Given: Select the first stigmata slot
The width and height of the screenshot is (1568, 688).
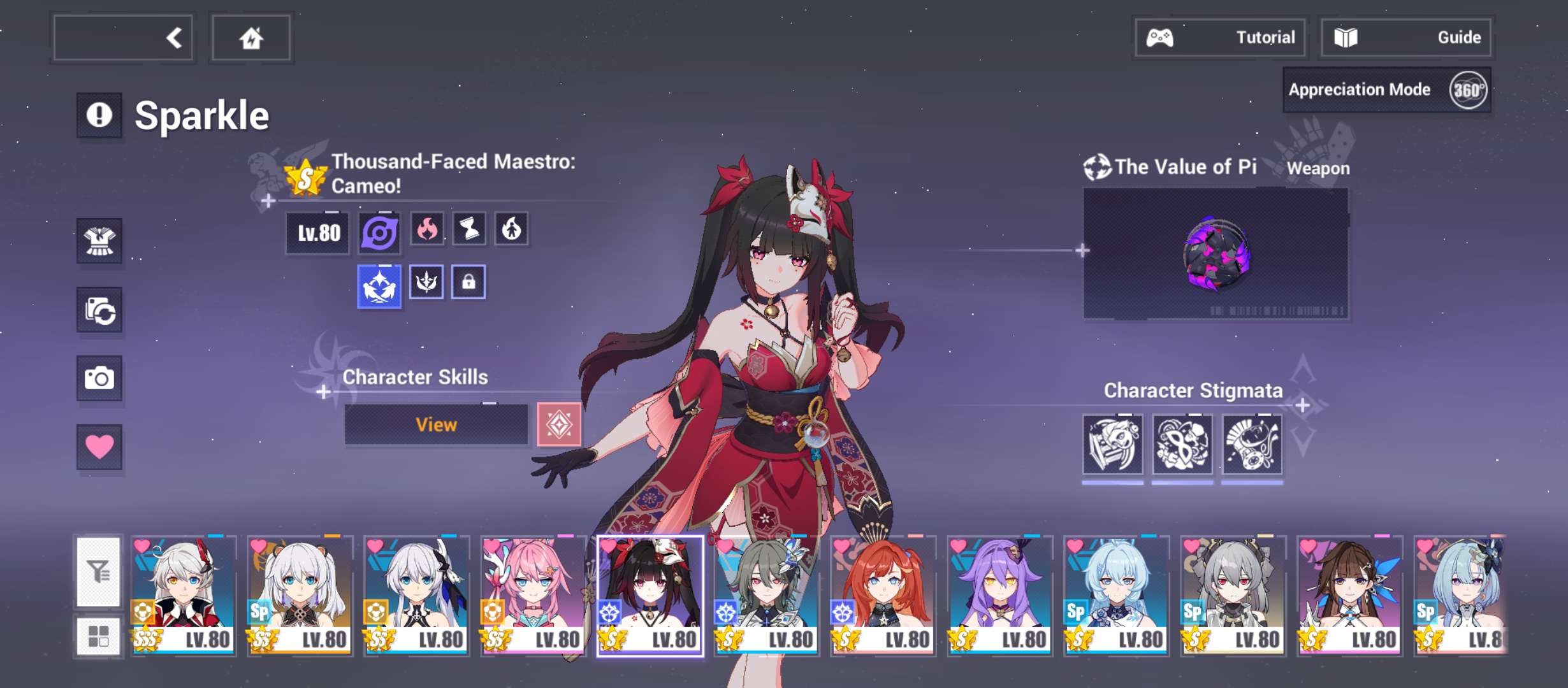Looking at the screenshot, I should pos(1112,445).
